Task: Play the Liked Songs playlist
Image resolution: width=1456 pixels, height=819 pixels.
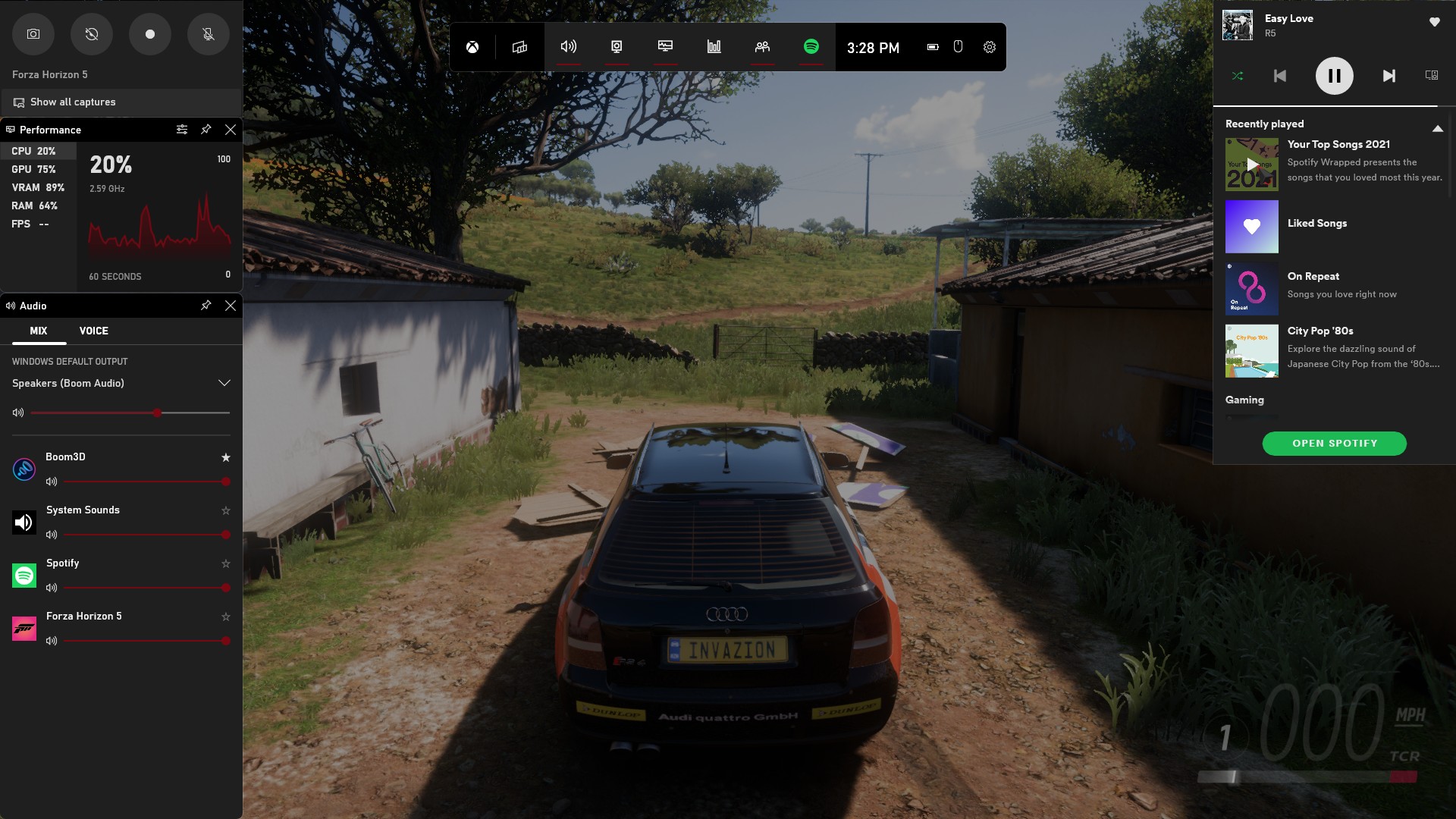Action: coord(1252,227)
